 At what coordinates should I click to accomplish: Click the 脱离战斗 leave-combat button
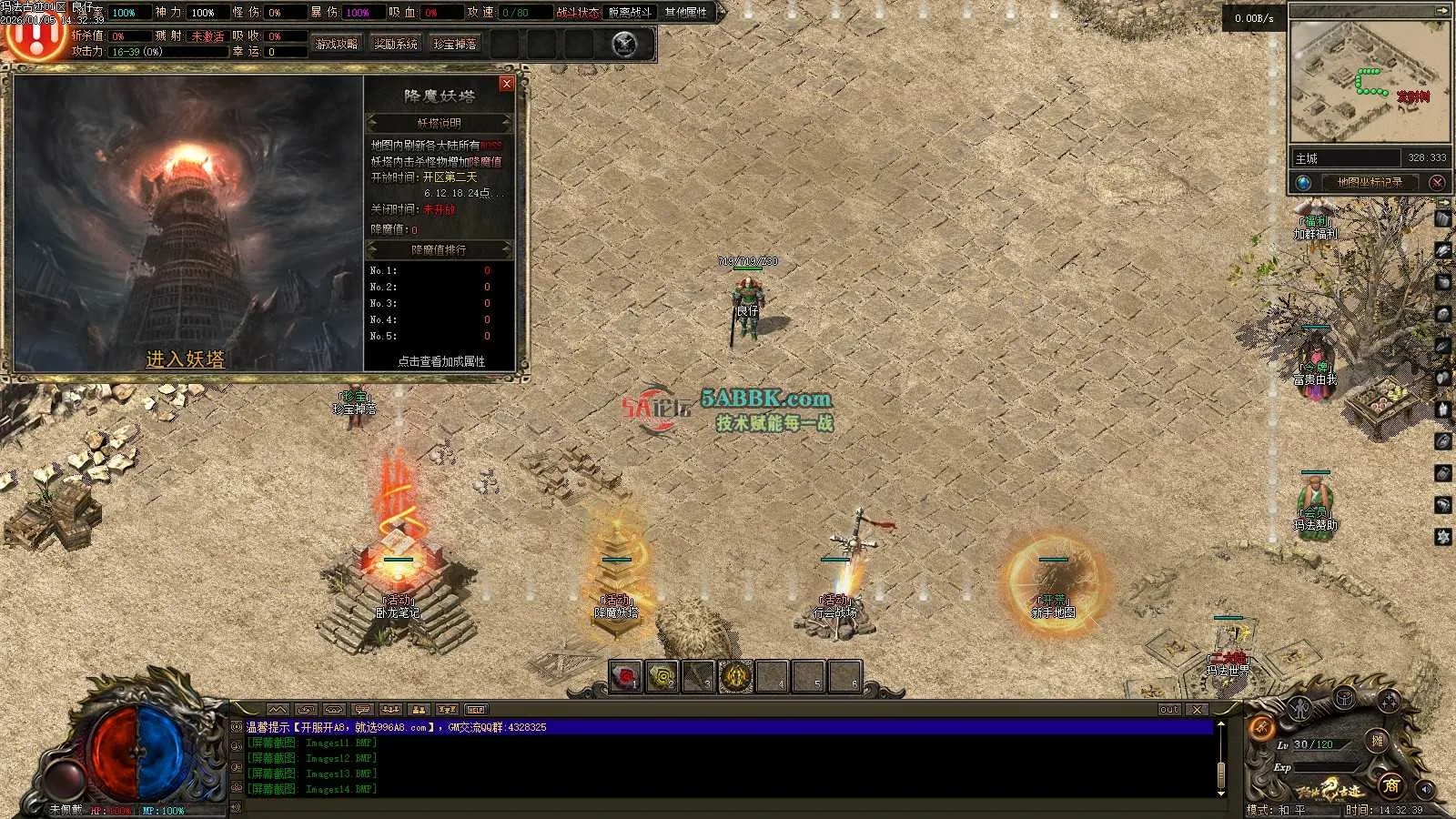(630, 13)
